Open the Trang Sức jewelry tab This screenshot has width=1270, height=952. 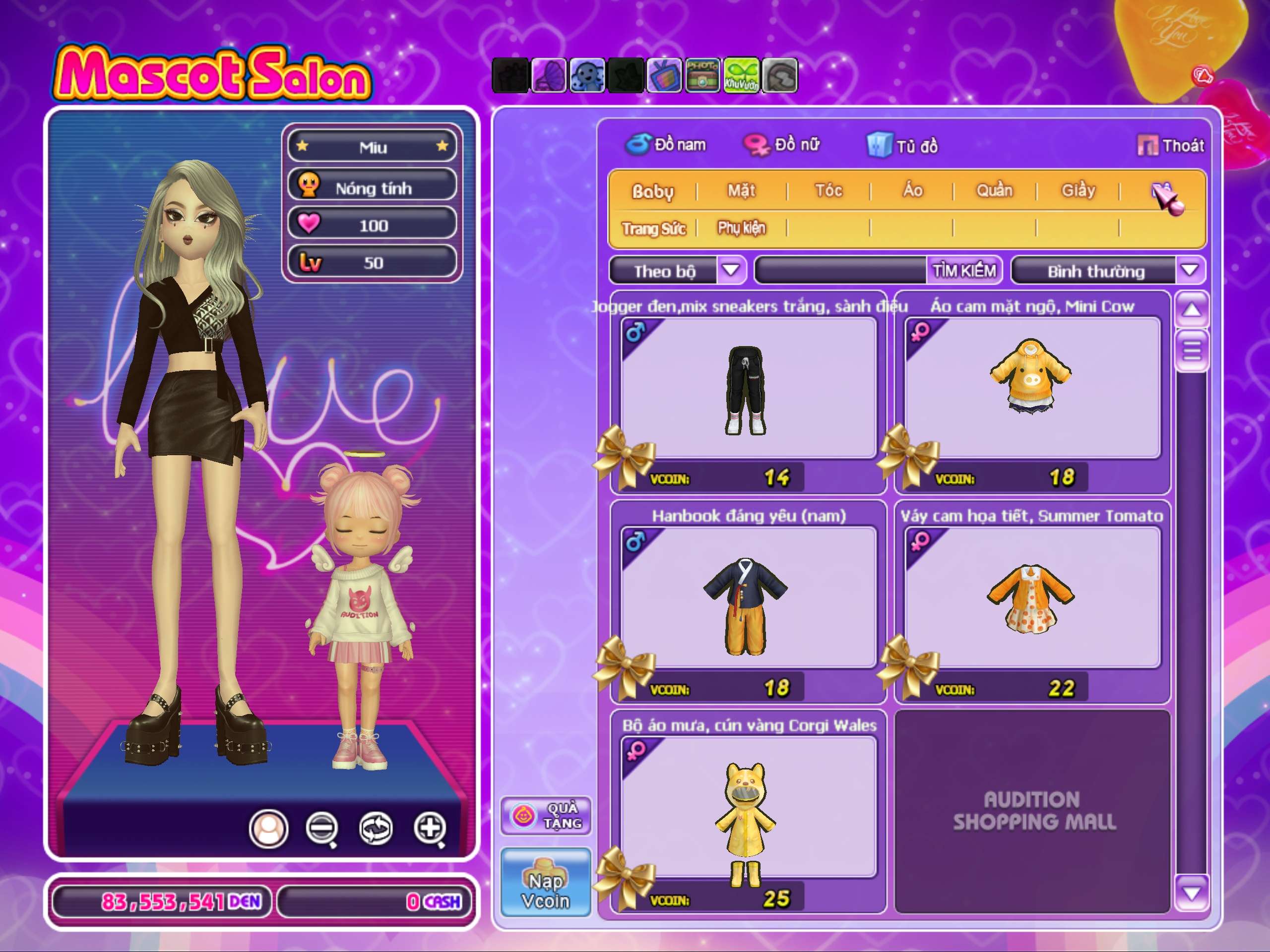[653, 229]
